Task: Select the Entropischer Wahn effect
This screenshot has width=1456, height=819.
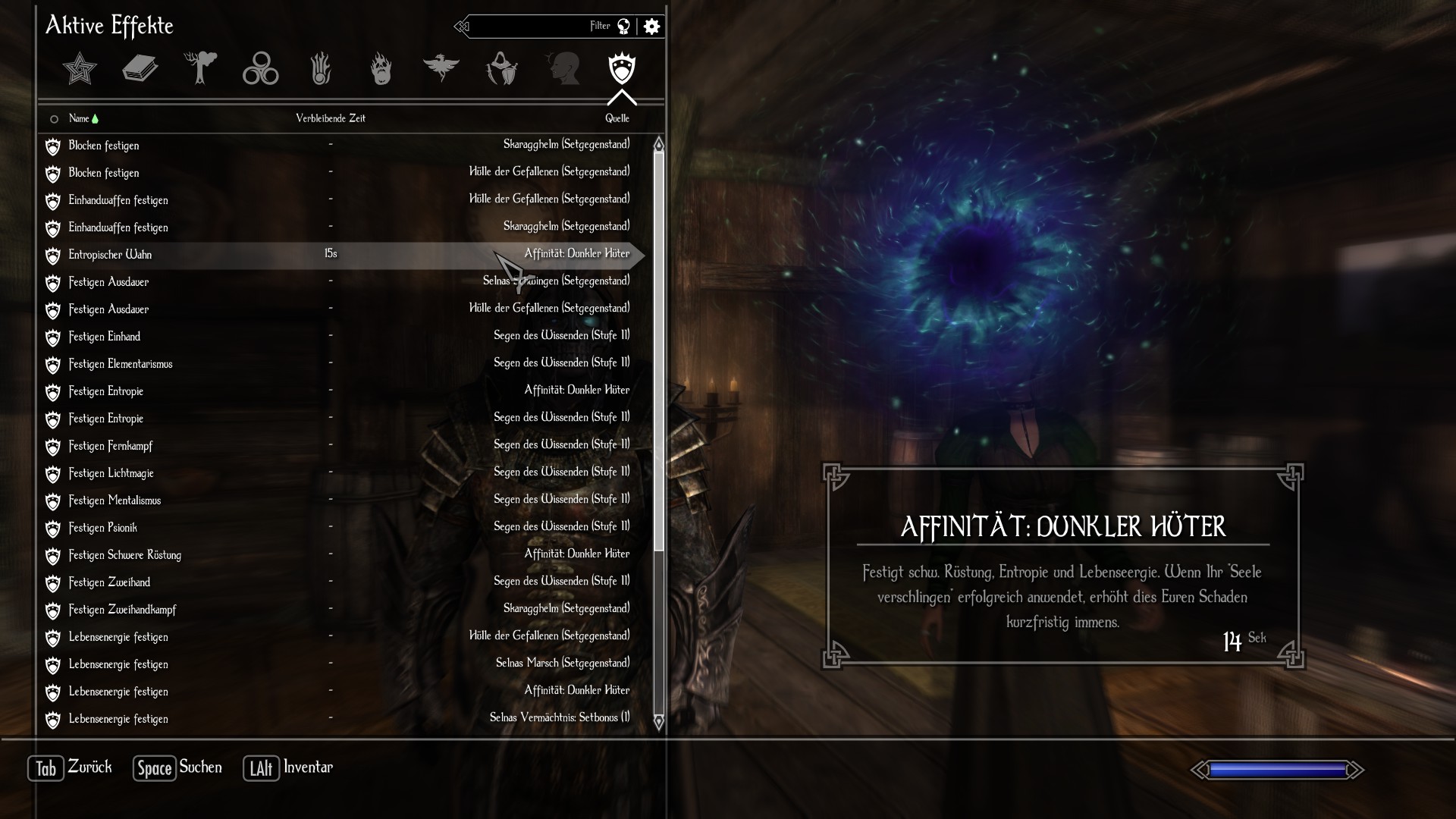Action: pyautogui.click(x=110, y=255)
